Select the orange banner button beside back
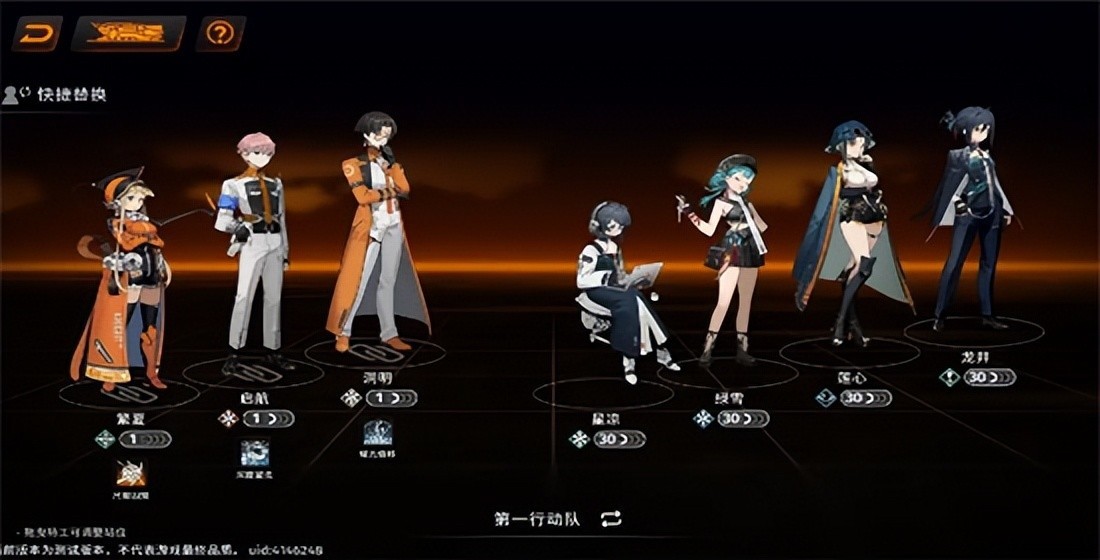 pos(127,34)
